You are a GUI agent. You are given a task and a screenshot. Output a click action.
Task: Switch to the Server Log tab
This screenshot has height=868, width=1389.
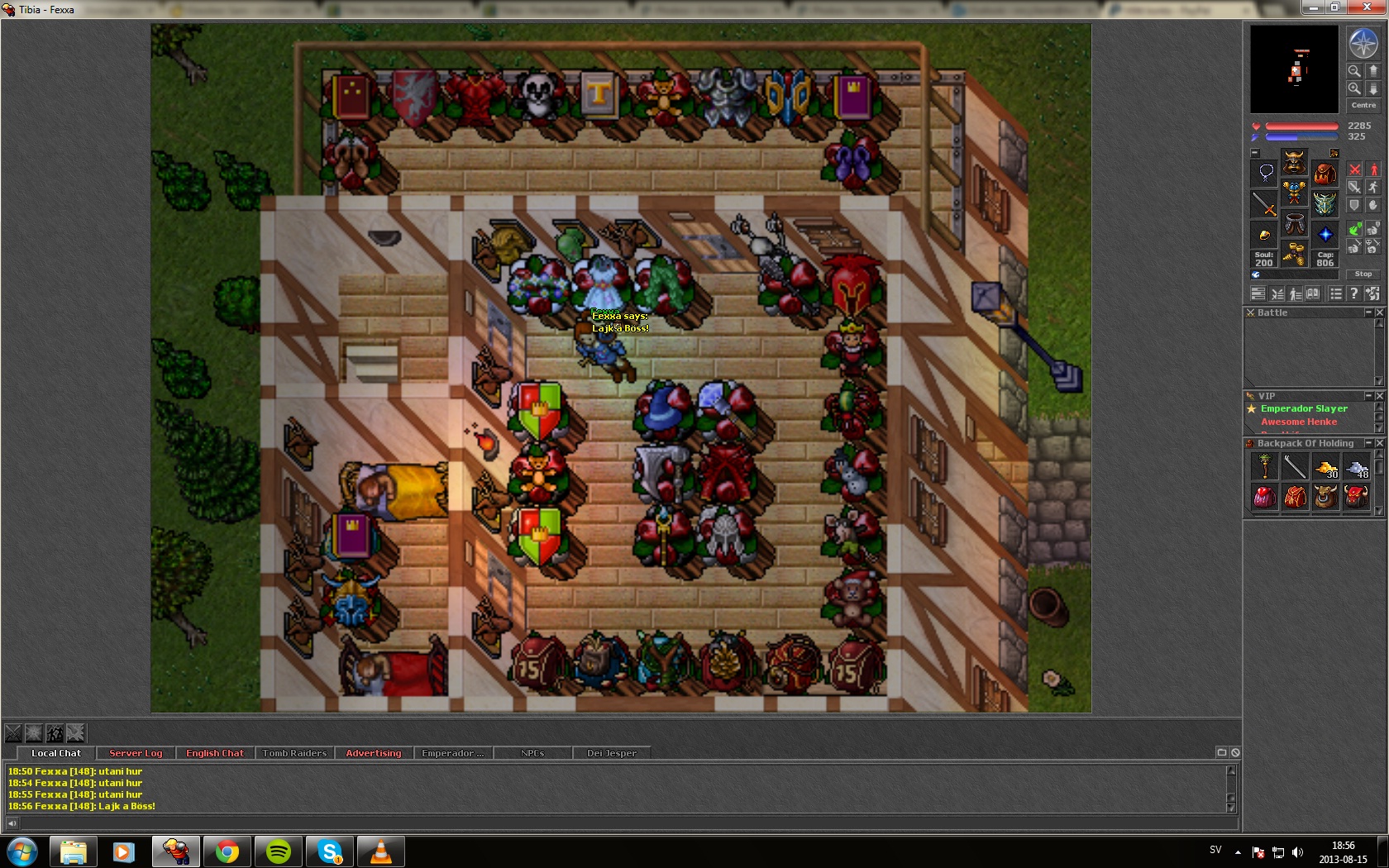(x=136, y=753)
